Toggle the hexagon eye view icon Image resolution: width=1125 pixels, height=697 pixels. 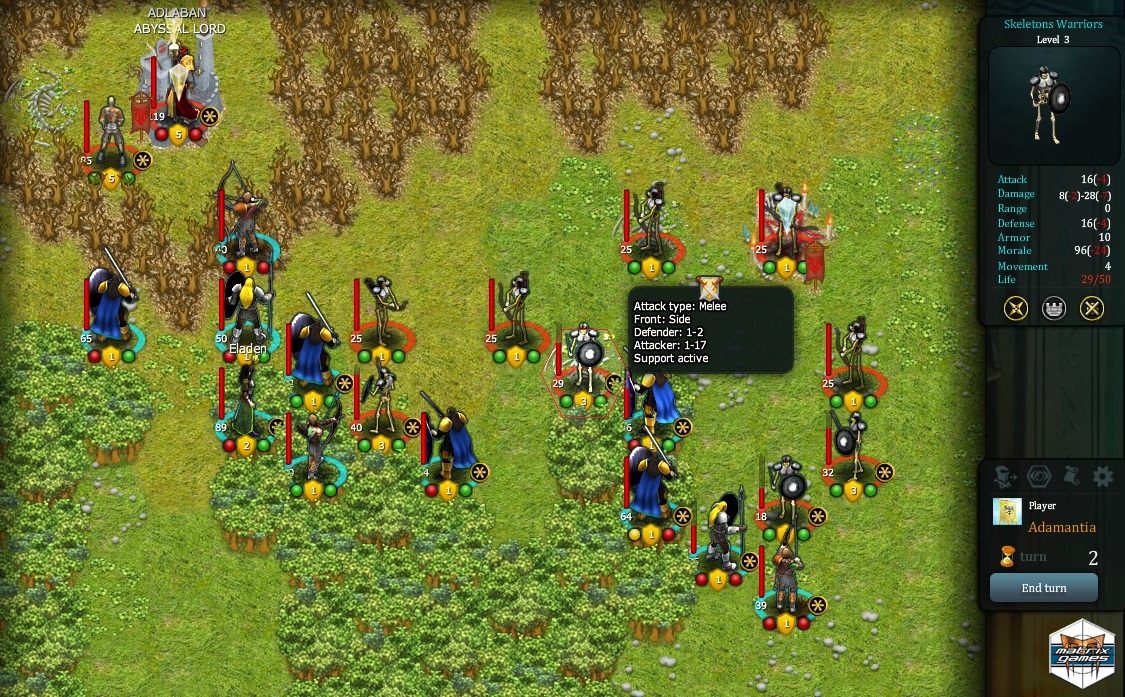(x=1039, y=476)
